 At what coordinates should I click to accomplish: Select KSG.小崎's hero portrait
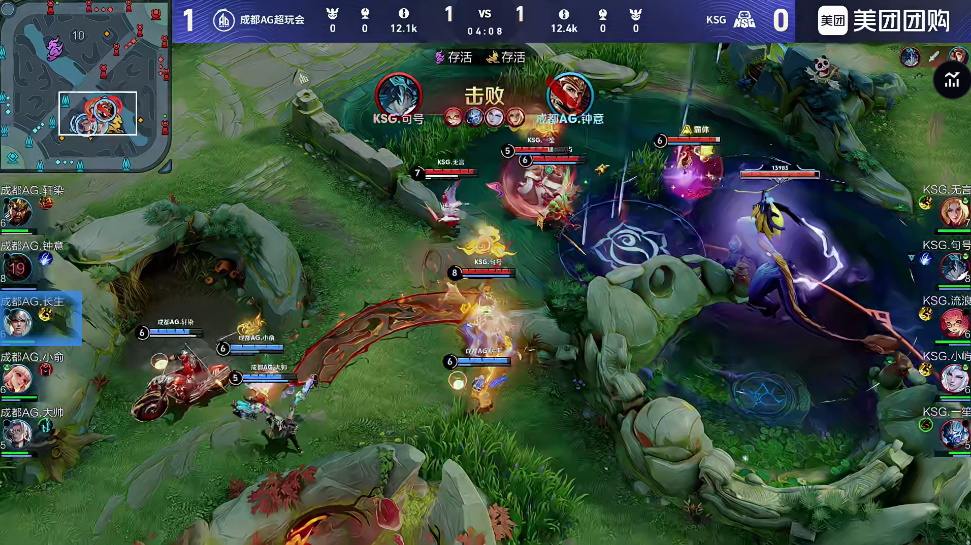955,377
